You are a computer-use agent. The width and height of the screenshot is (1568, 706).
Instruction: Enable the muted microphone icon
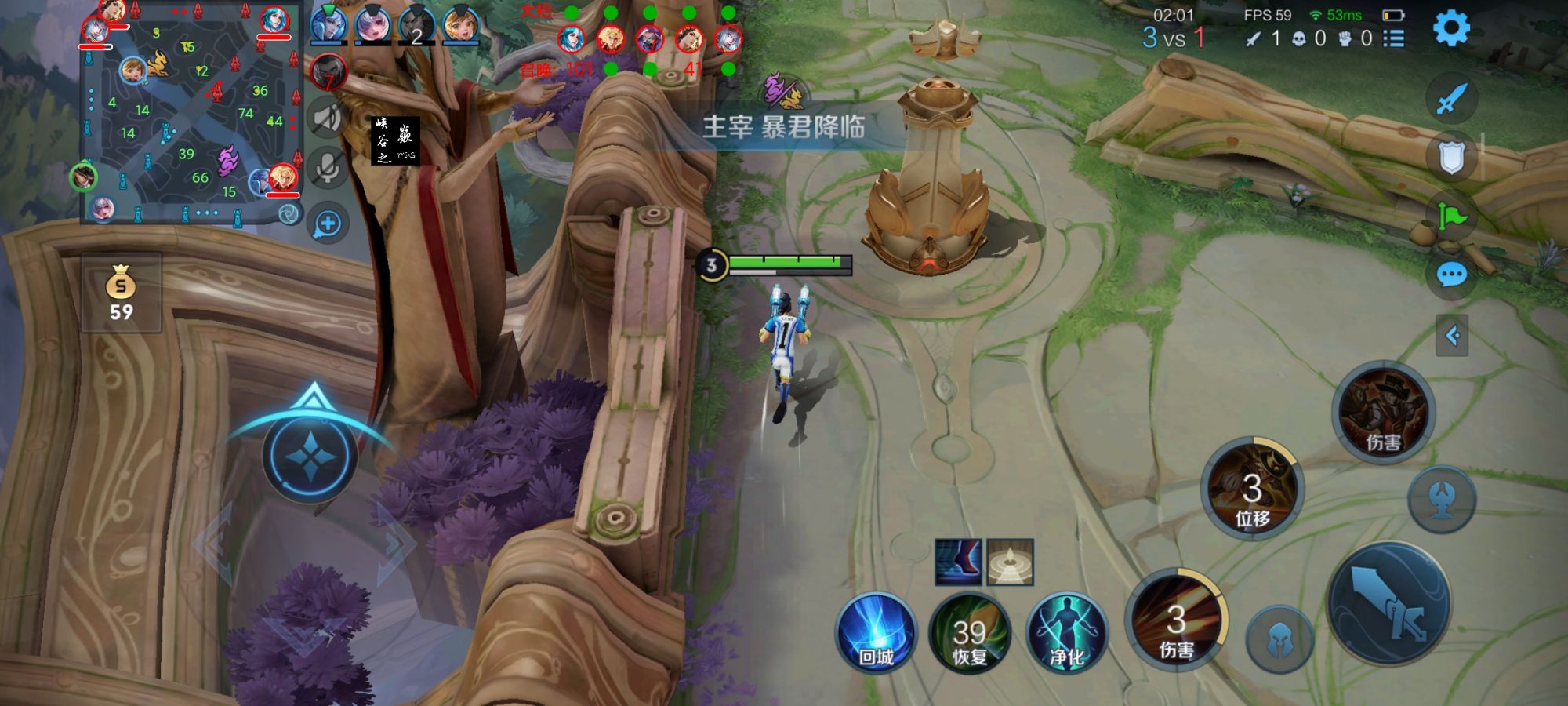coord(326,166)
